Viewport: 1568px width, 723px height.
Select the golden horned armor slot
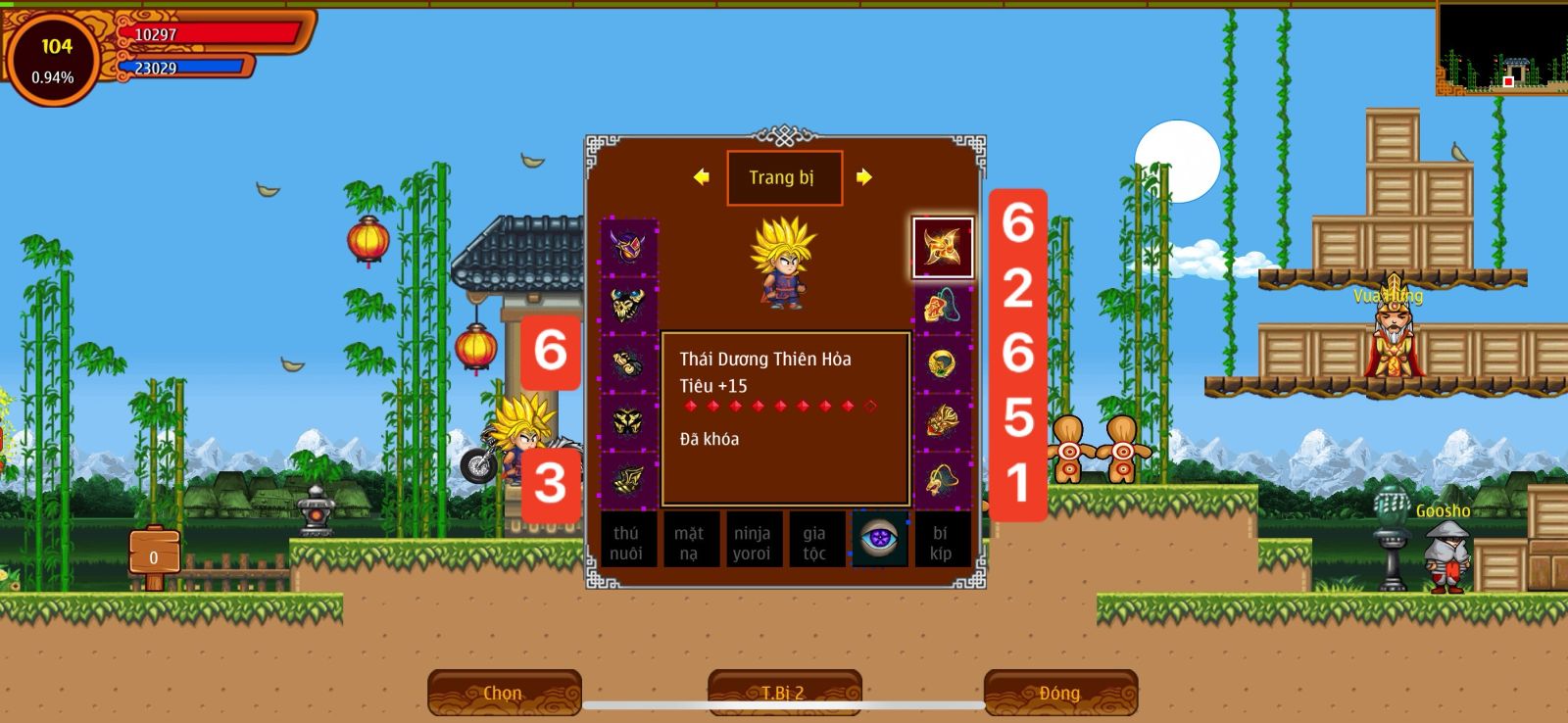(x=629, y=306)
